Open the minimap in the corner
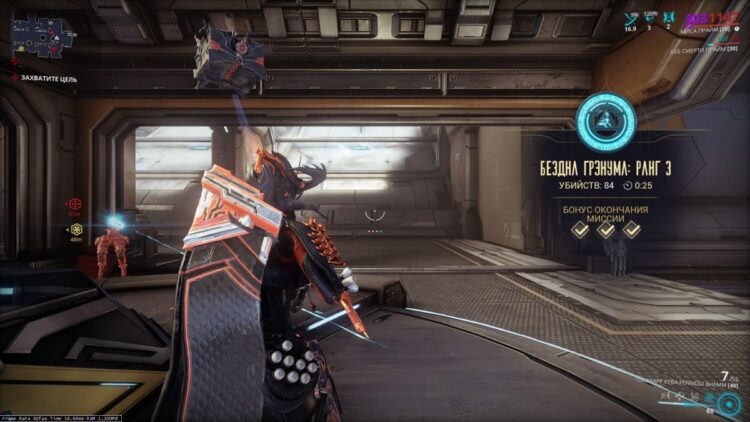The height and width of the screenshot is (422, 750). point(37,37)
